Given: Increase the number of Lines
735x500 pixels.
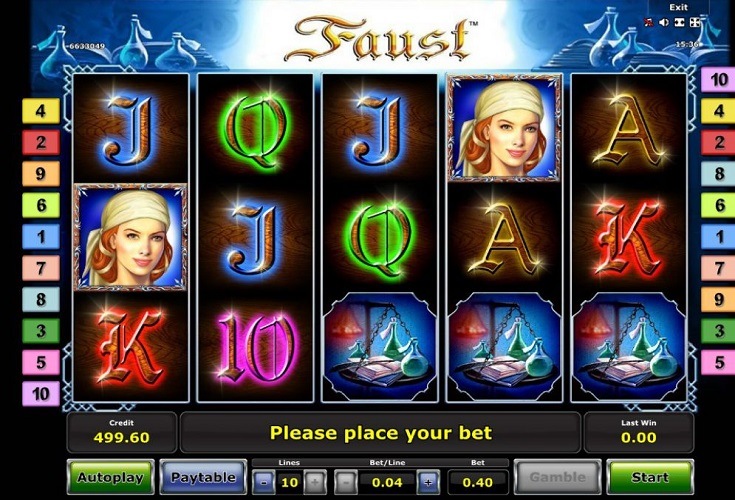Looking at the screenshot, I should (x=314, y=482).
